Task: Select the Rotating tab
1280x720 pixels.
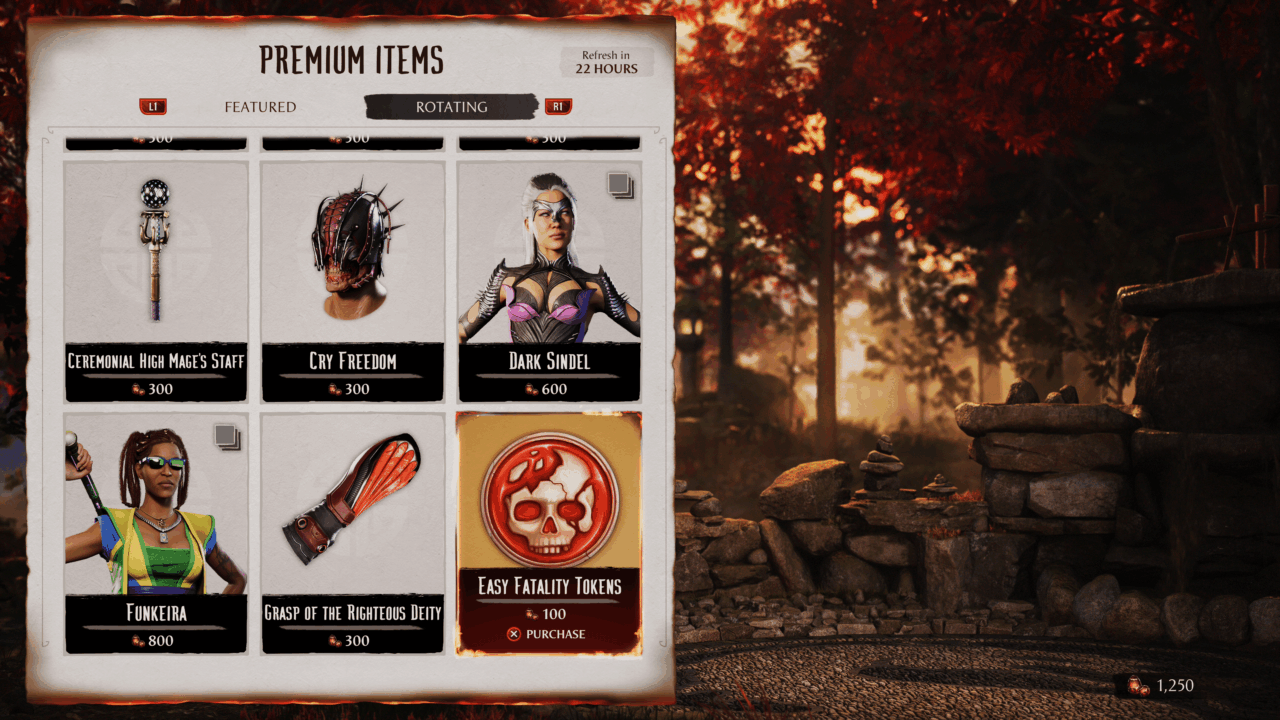Action: [451, 107]
